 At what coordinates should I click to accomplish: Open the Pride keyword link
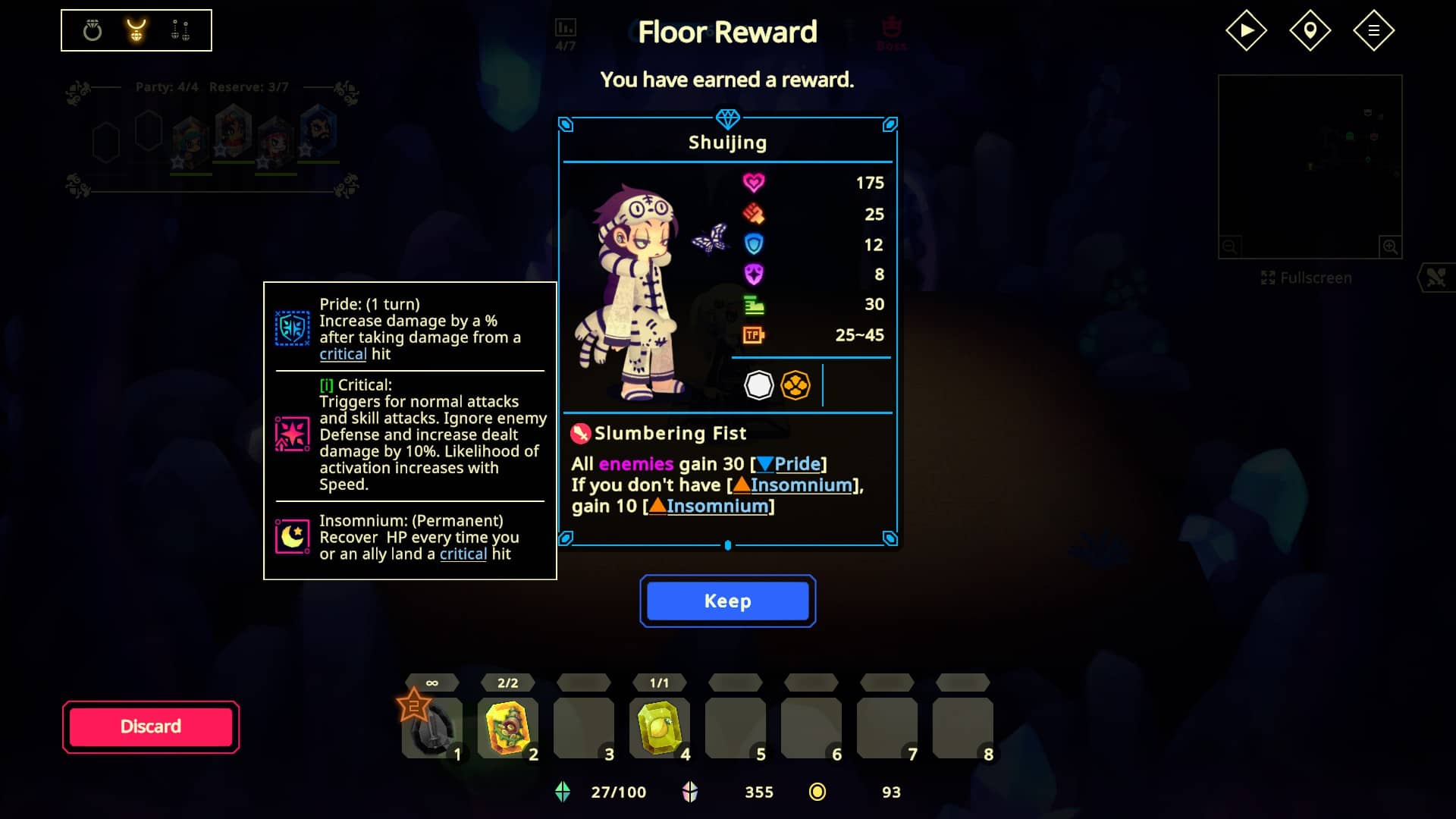click(x=797, y=463)
